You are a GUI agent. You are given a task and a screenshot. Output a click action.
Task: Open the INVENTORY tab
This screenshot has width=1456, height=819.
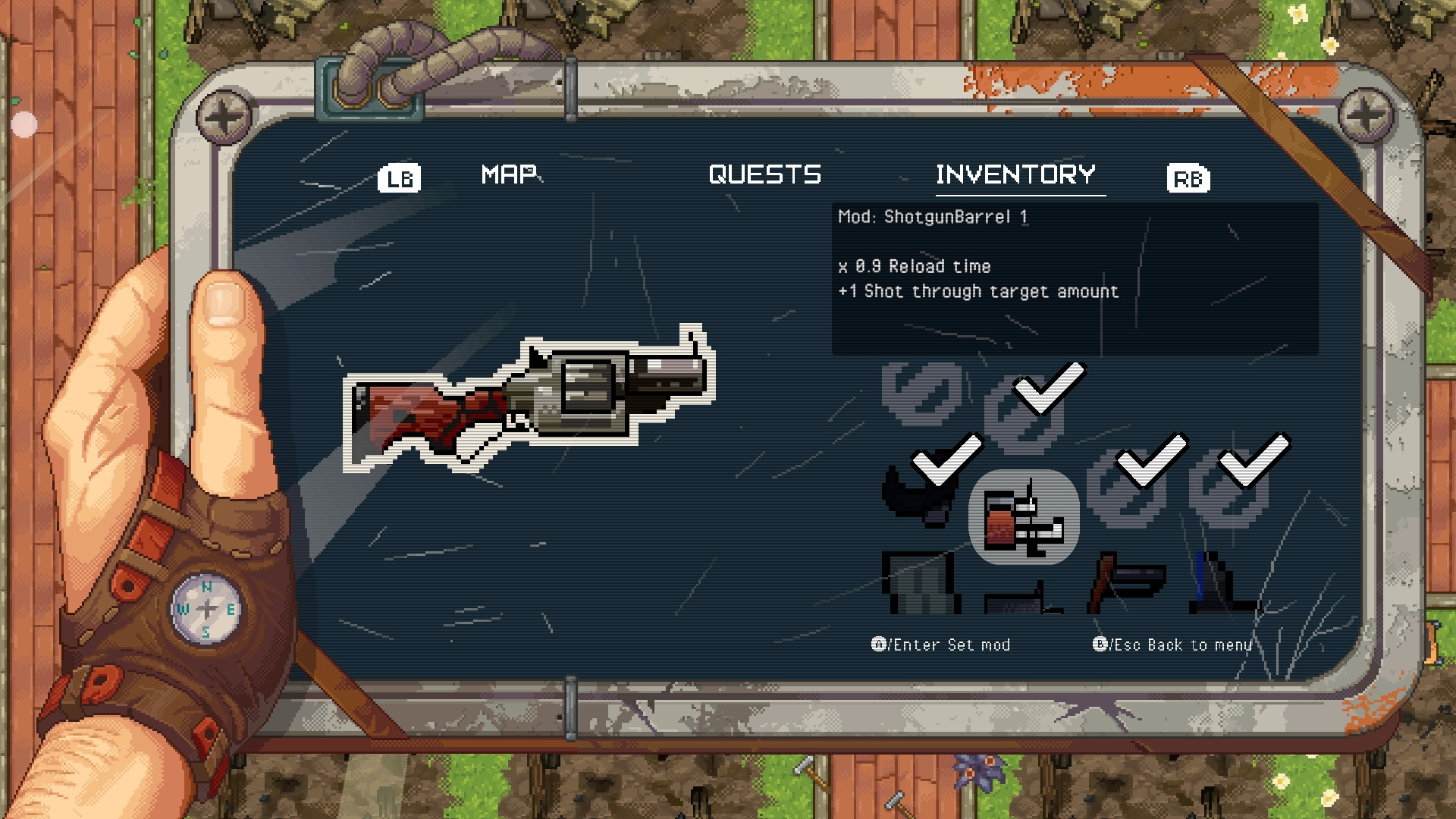tap(1016, 174)
